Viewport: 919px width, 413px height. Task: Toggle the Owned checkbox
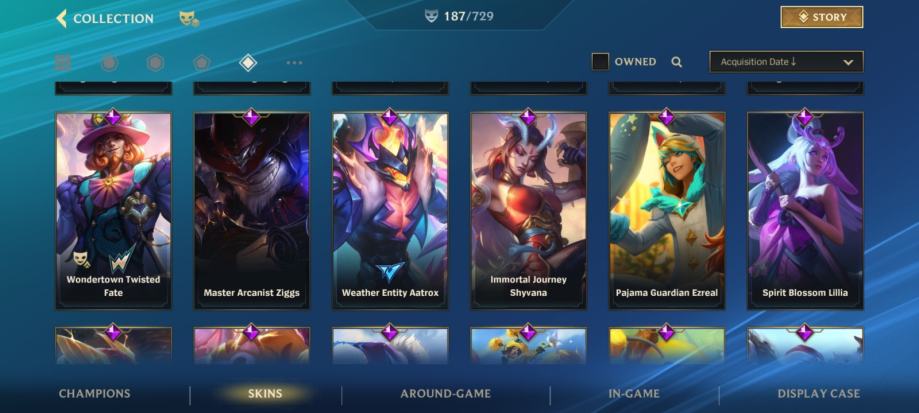[x=600, y=62]
